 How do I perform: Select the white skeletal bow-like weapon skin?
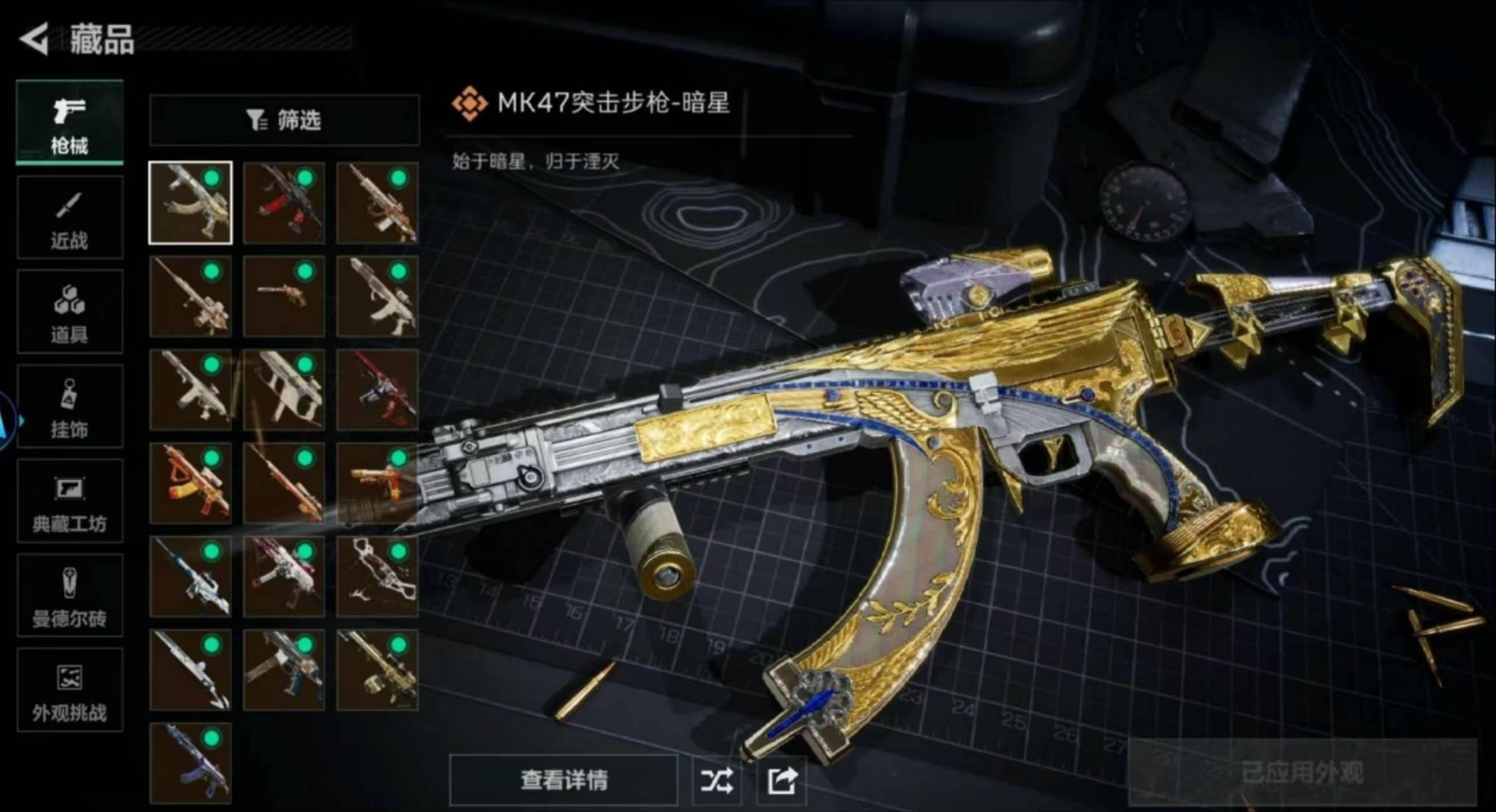click(x=377, y=577)
